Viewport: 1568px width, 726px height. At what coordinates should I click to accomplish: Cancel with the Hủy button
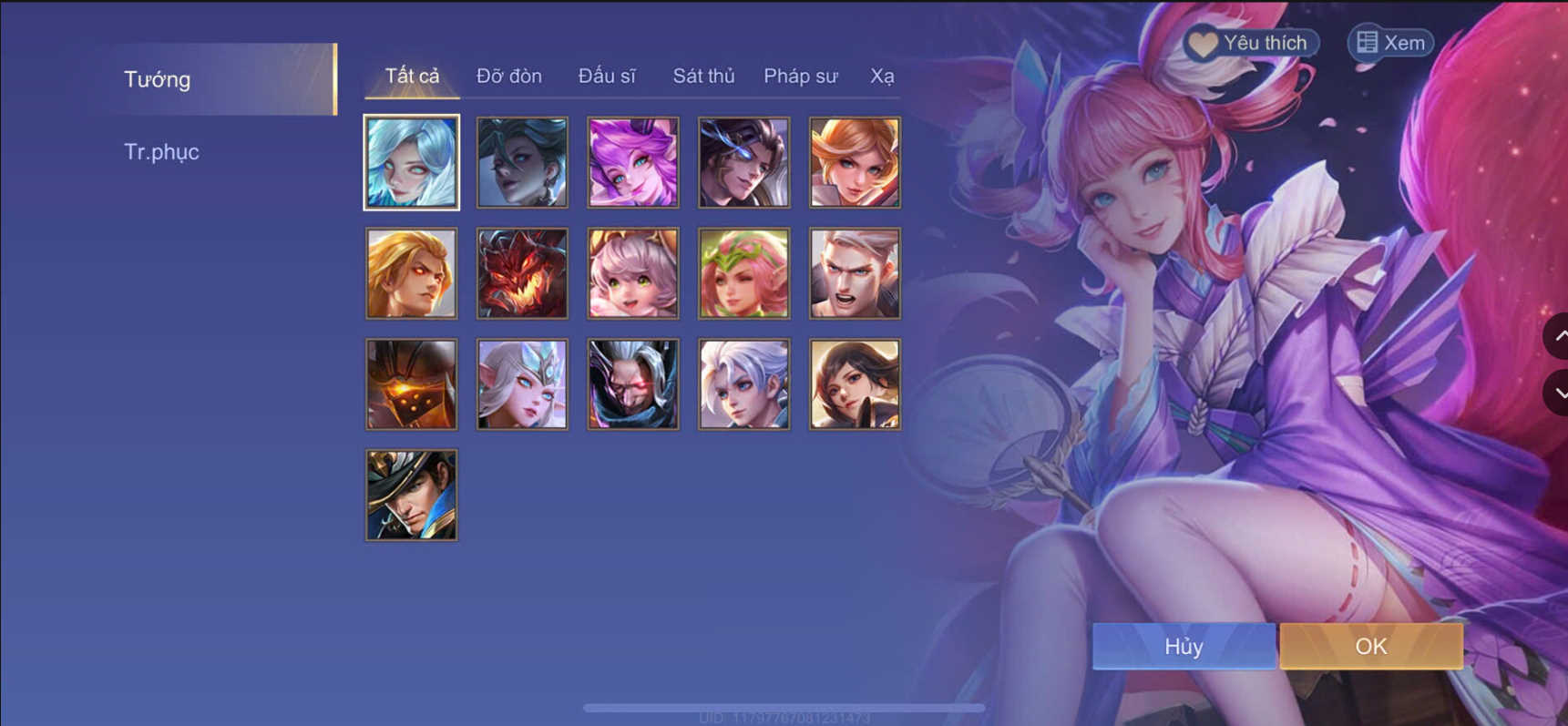point(1183,646)
